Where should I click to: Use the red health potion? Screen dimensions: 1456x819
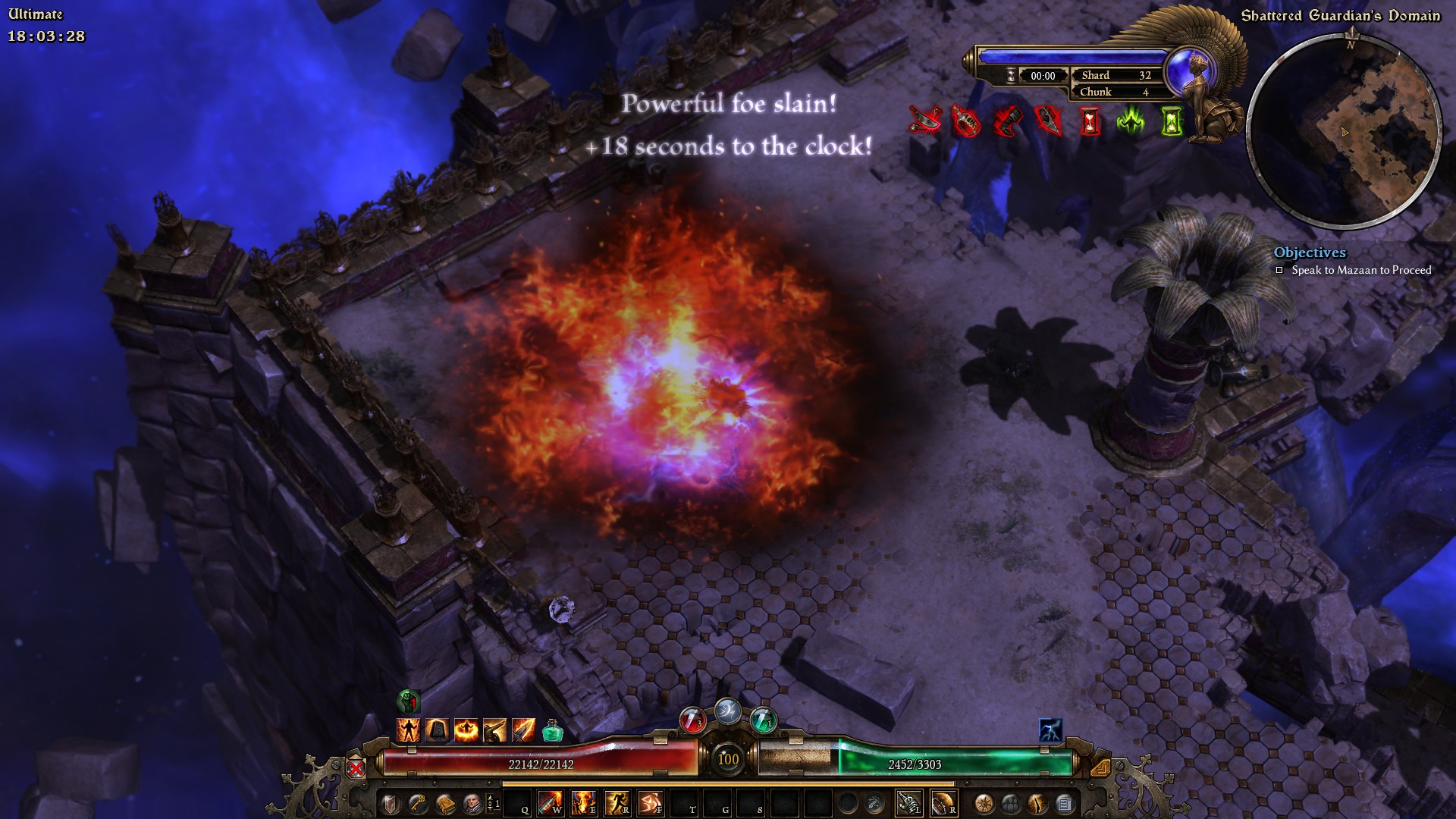coord(692,719)
